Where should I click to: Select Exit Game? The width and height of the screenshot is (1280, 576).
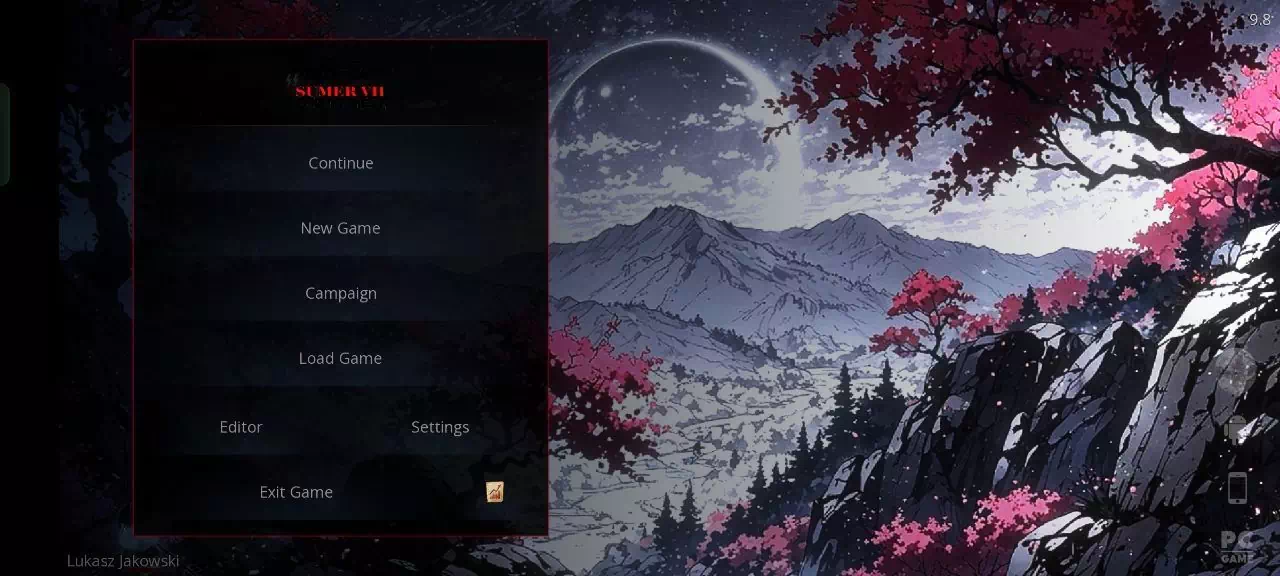click(x=296, y=492)
